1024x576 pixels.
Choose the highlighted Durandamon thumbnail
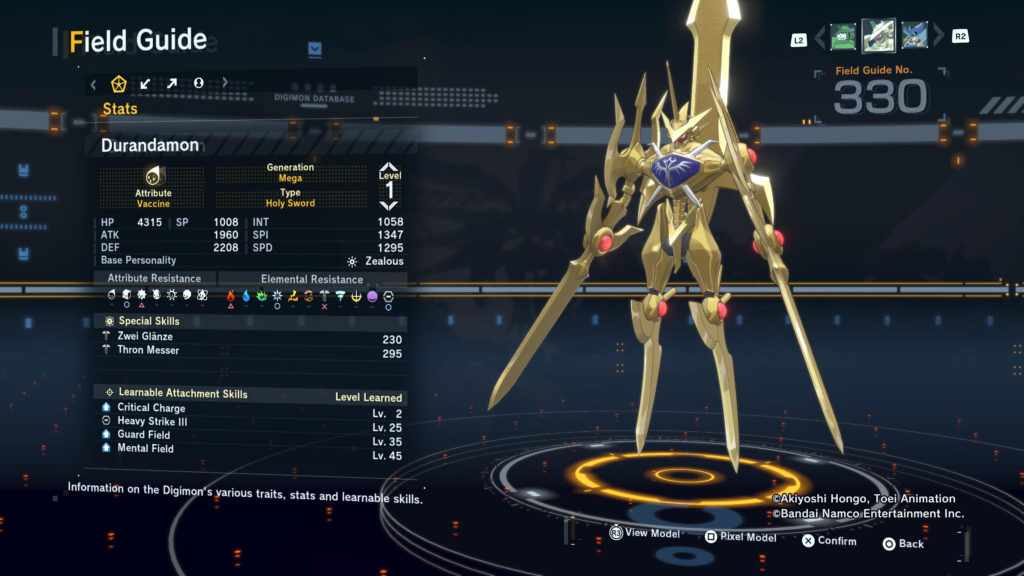tap(878, 36)
